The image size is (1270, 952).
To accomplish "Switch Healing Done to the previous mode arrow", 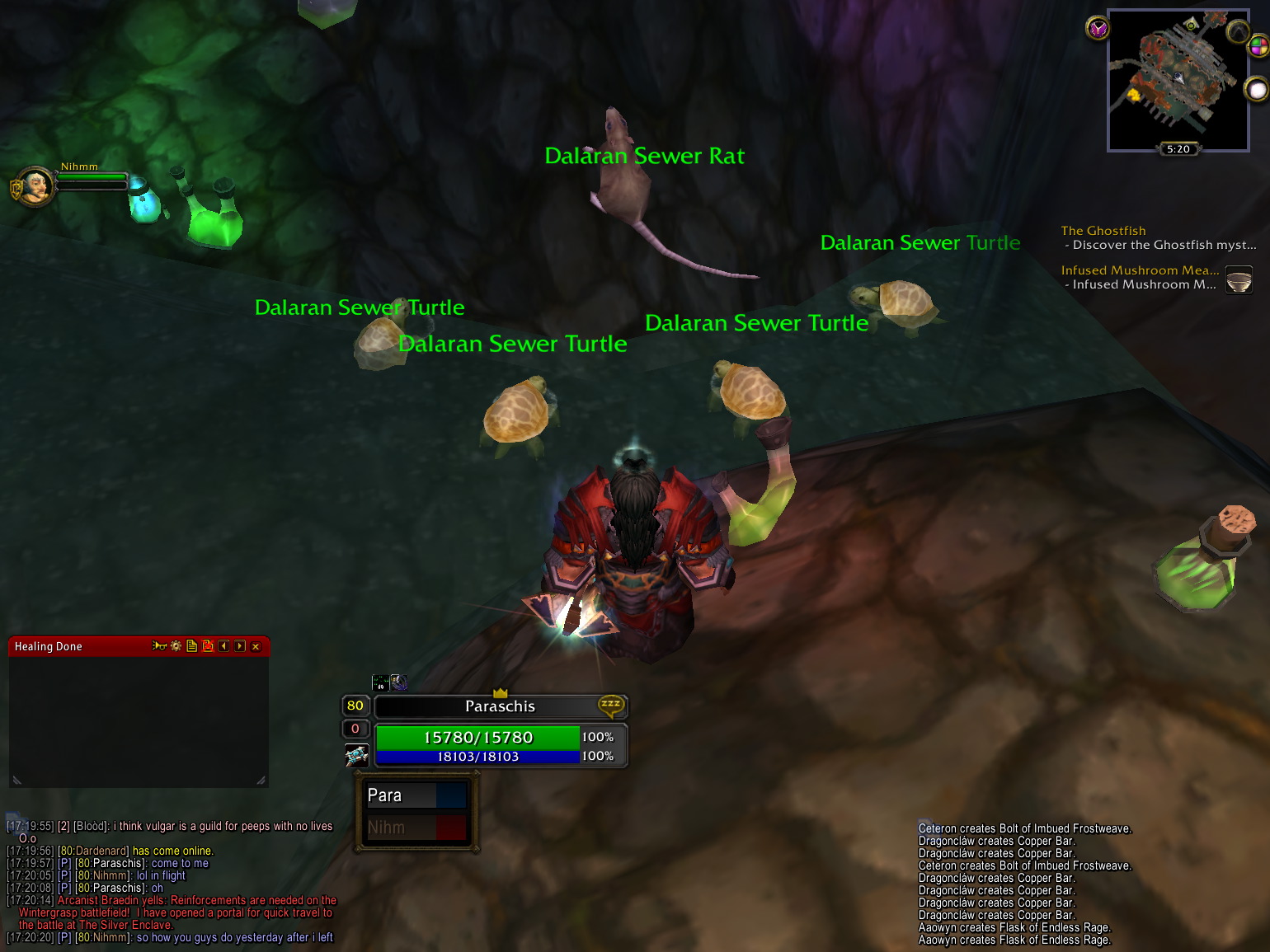I will [x=223, y=646].
